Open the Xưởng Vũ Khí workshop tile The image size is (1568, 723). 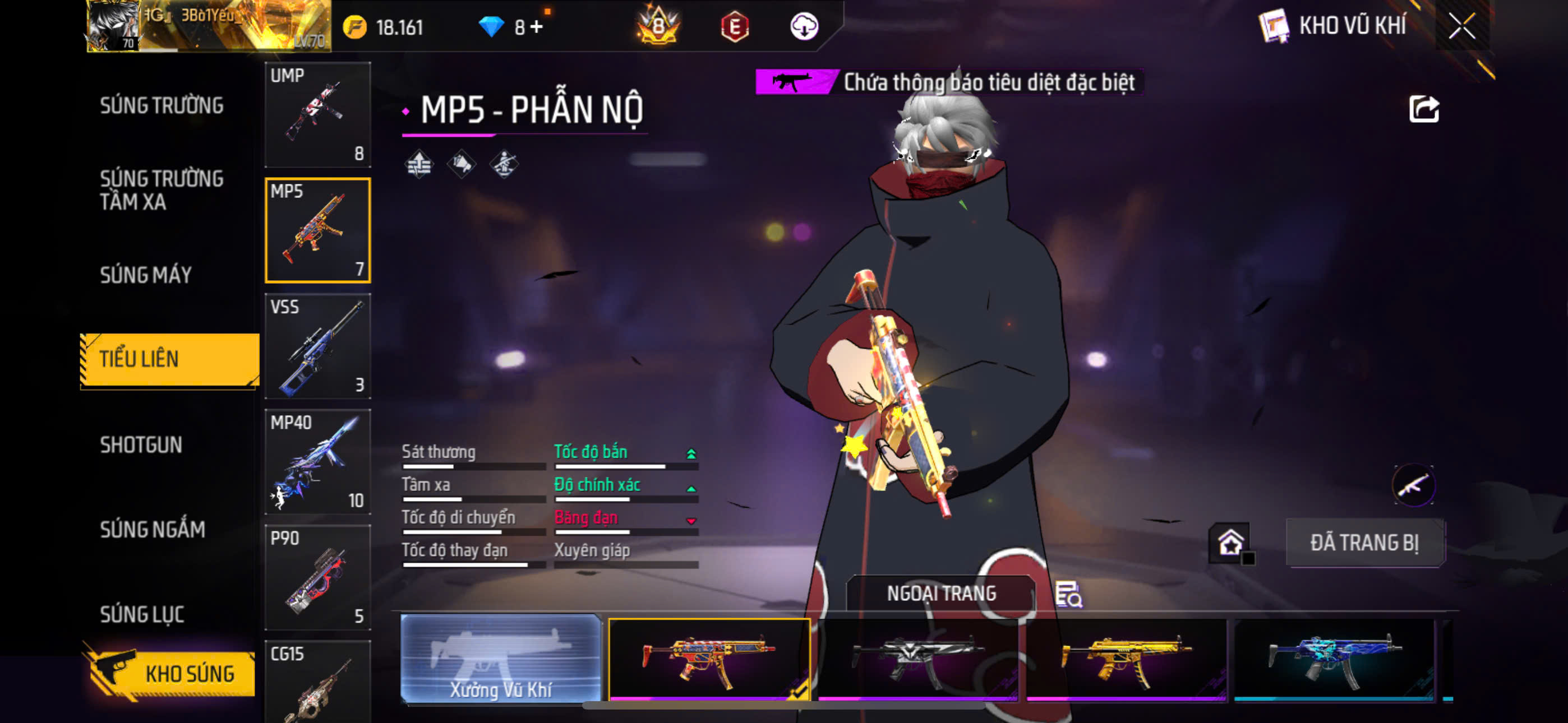500,659
